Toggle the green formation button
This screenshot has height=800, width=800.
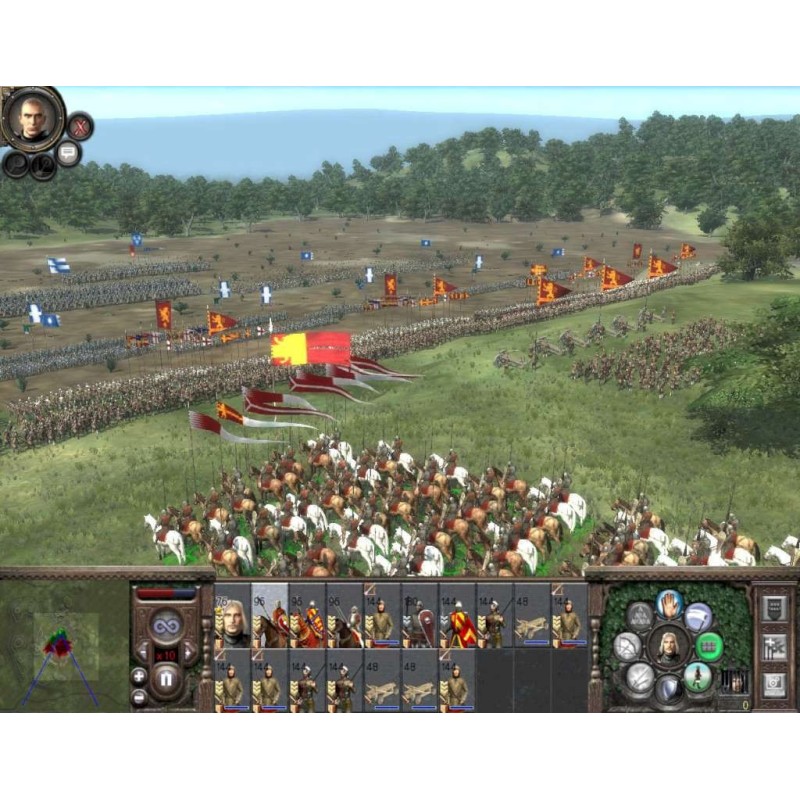[x=709, y=645]
